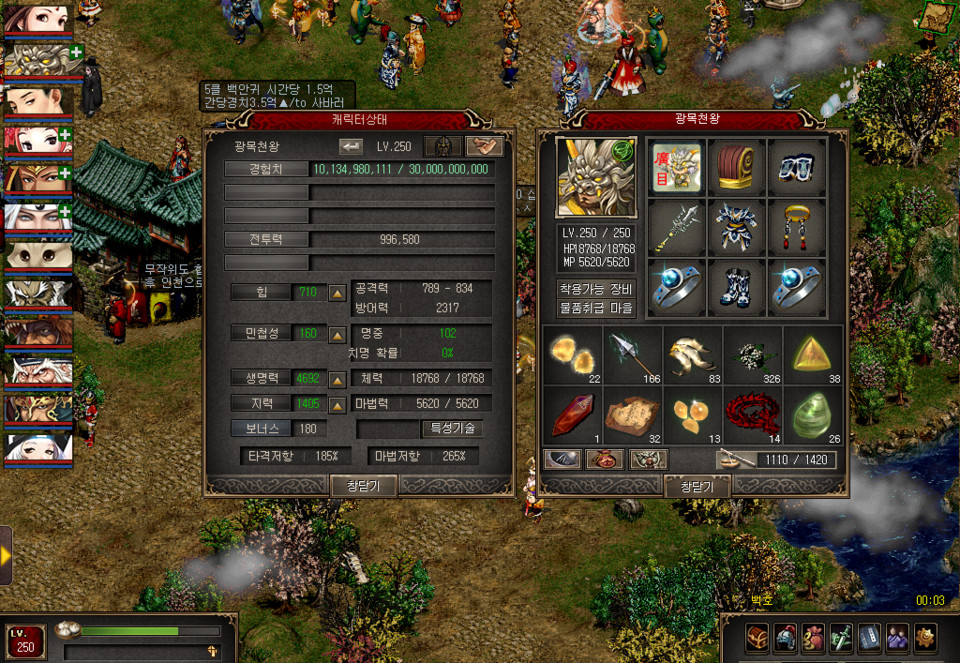Viewport: 960px width, 663px height.
Task: Raise the 민첩성 (agility) stat
Action: click(338, 332)
